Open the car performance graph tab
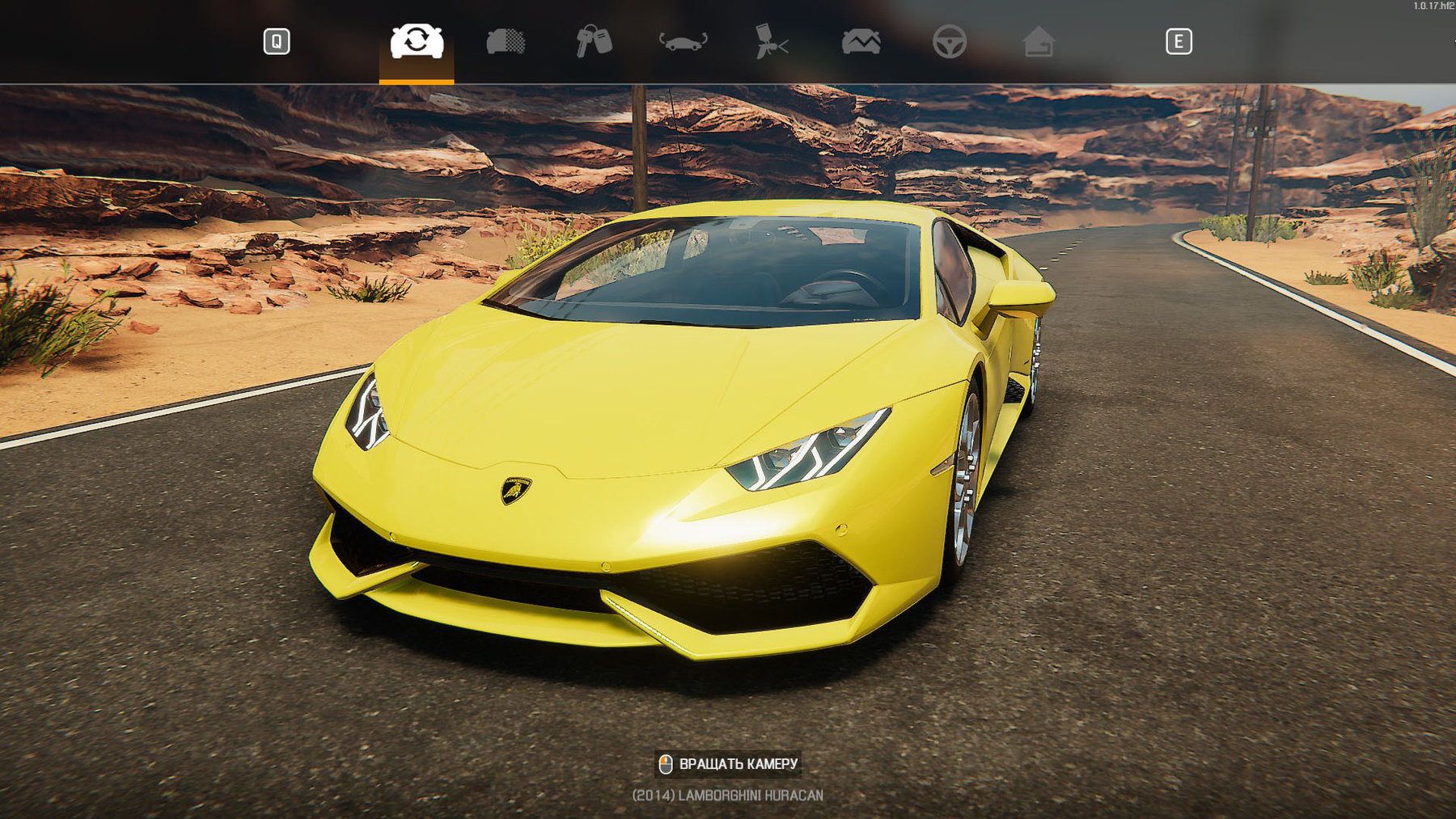 click(861, 41)
